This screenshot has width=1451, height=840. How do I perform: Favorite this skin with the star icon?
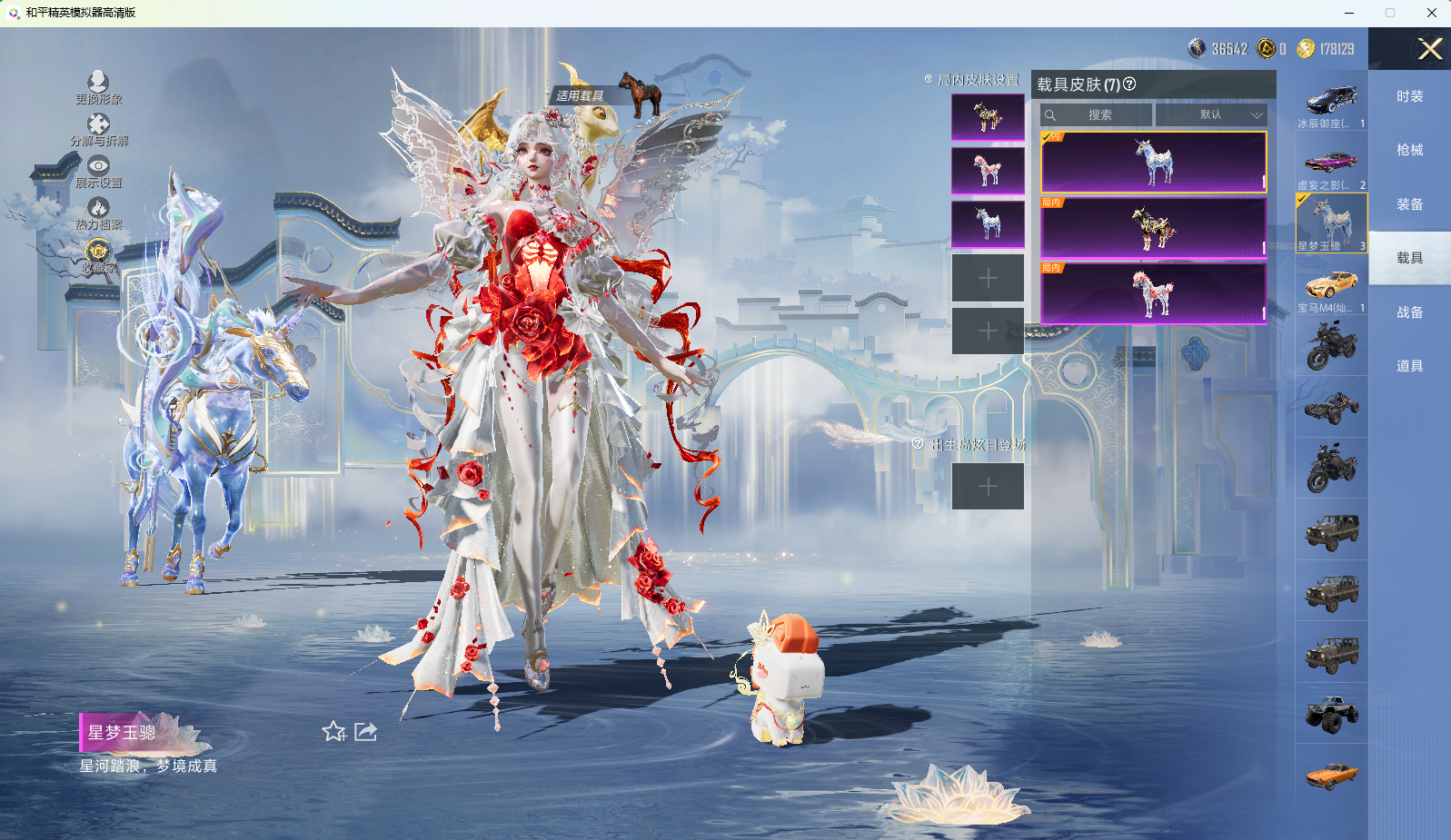[333, 732]
